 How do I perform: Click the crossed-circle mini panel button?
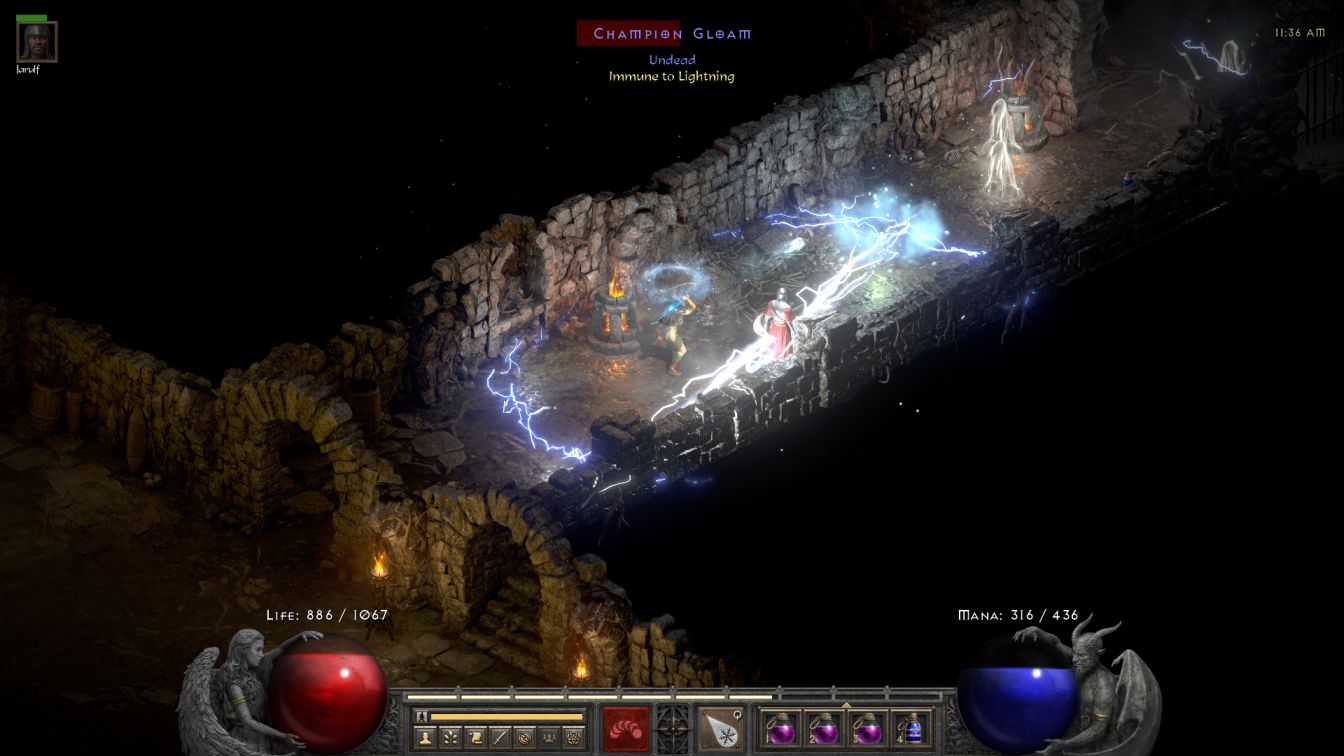tap(524, 738)
